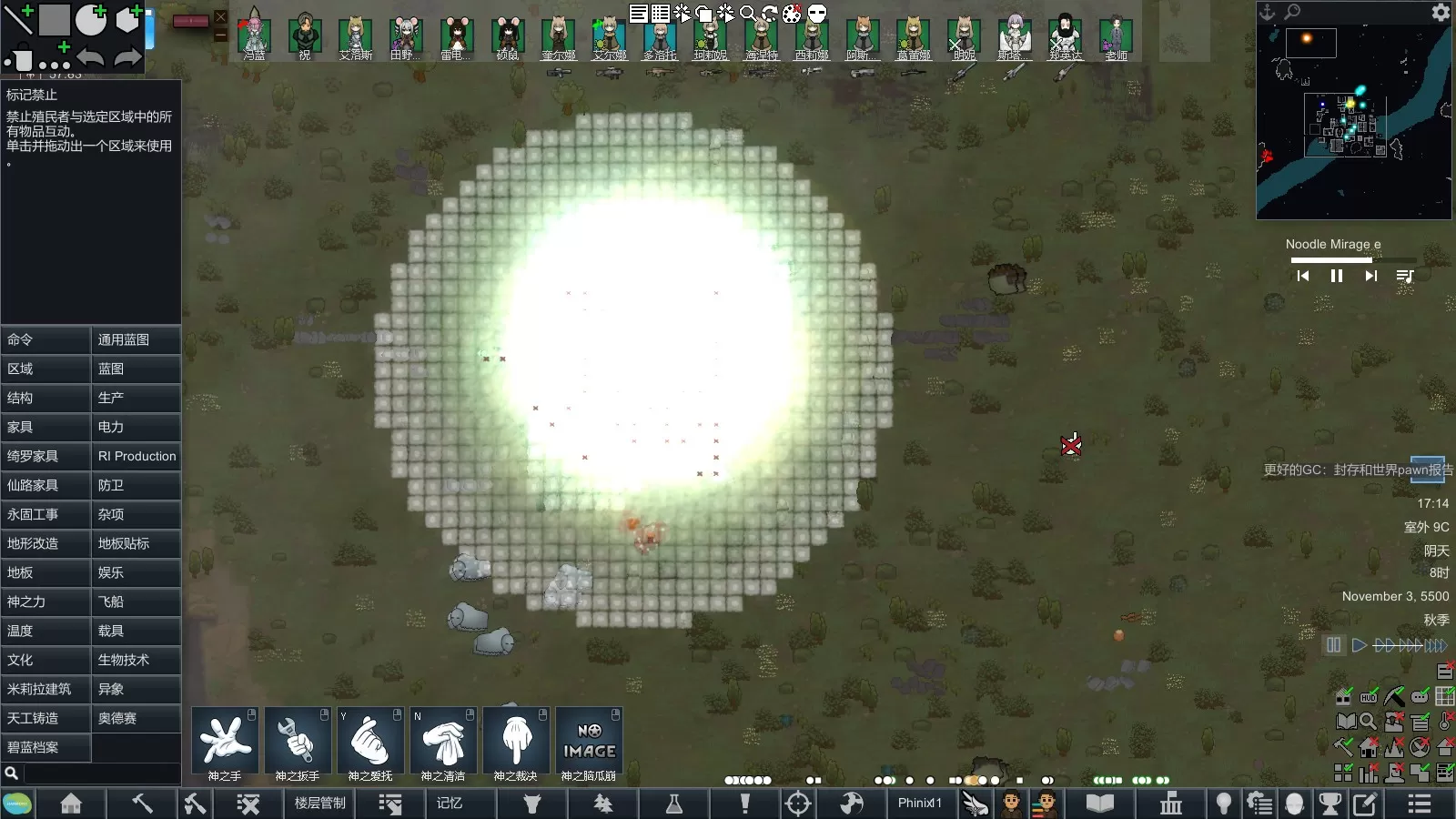Activate the 神之手 god hand tool
This screenshot has height=819, width=1456.
(225, 741)
